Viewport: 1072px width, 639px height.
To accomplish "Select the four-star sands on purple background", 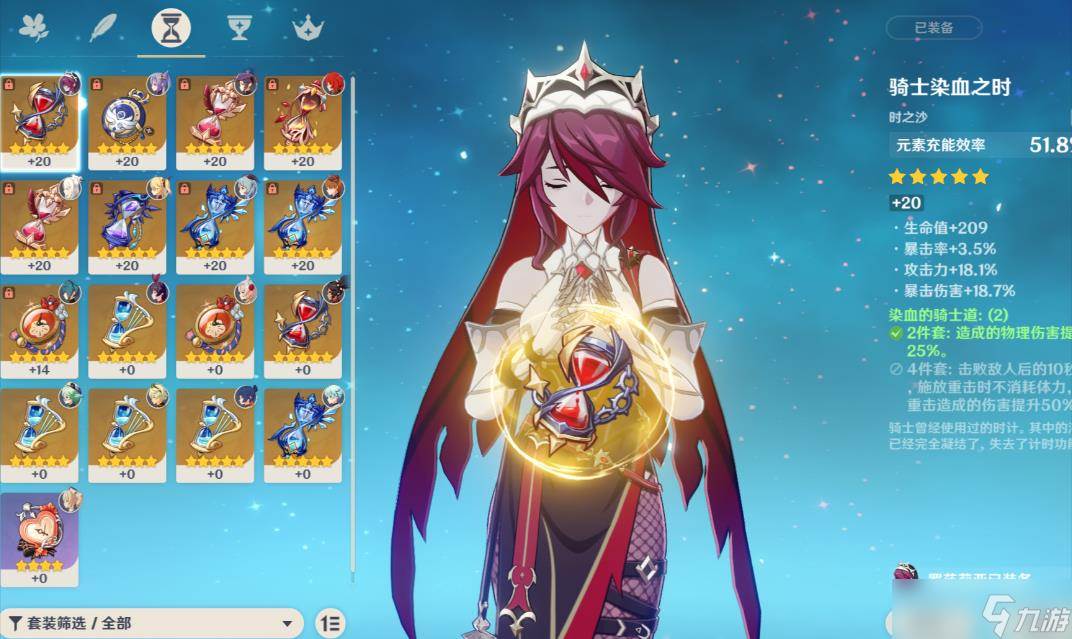I will 40,535.
